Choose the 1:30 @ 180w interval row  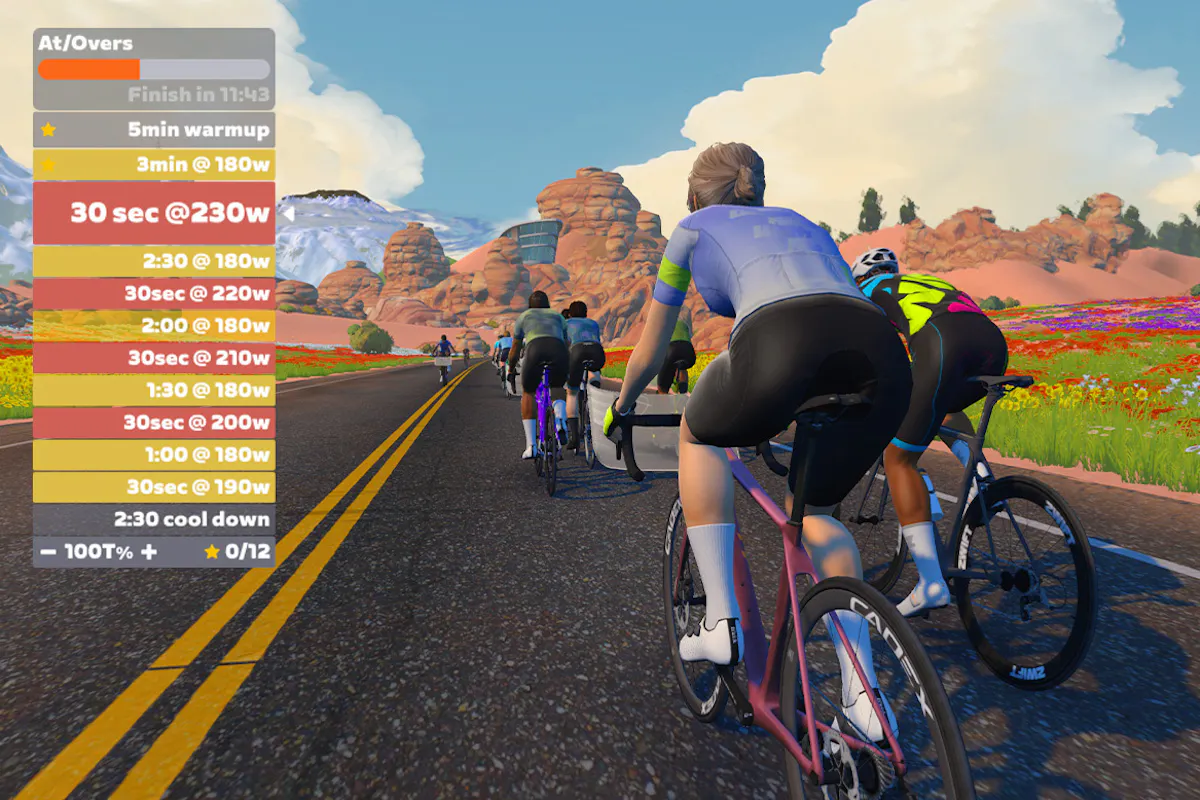pyautogui.click(x=154, y=390)
